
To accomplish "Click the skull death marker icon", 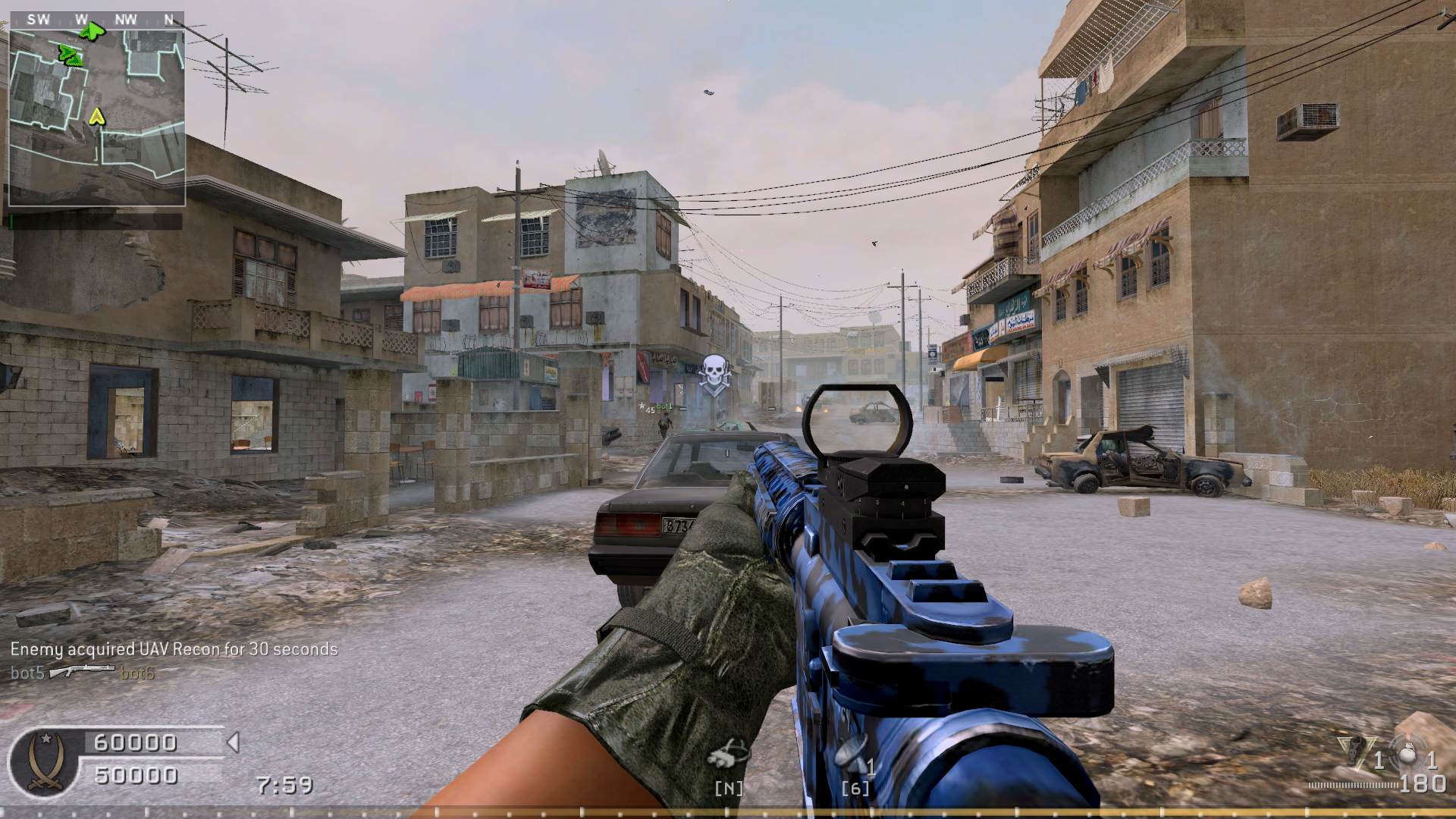I will tap(713, 373).
